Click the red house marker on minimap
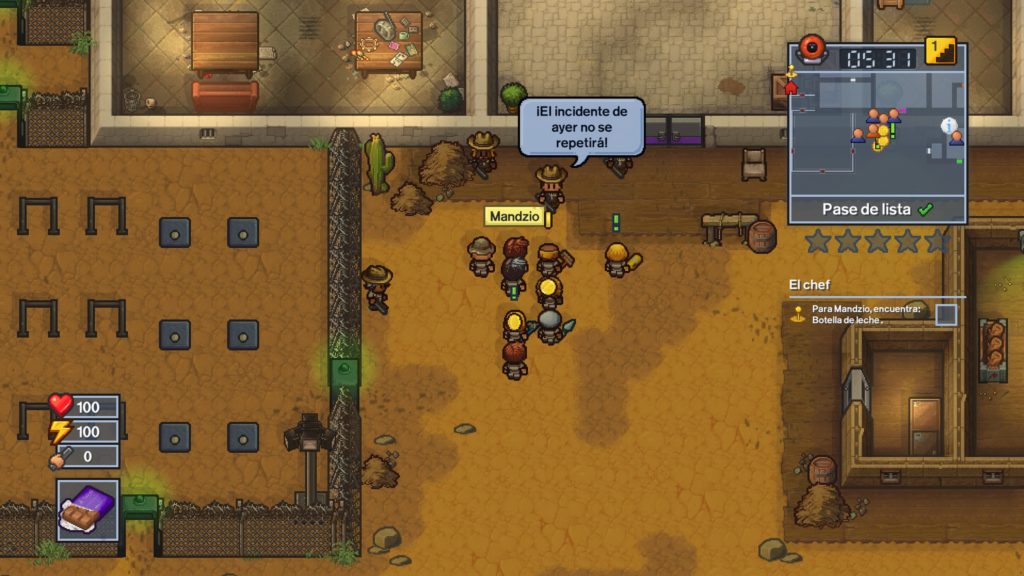The height and width of the screenshot is (576, 1024). point(792,88)
